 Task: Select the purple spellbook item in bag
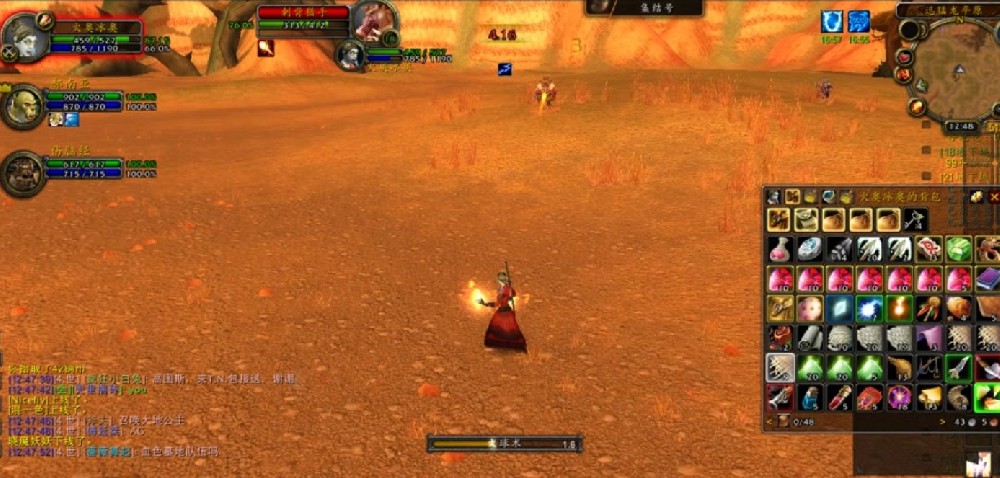click(x=988, y=279)
